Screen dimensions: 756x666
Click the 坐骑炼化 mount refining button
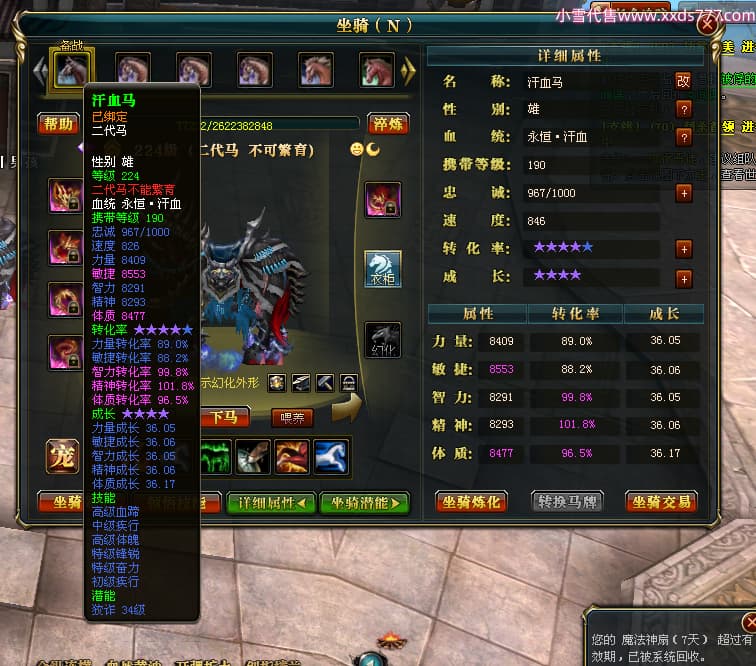[470, 501]
